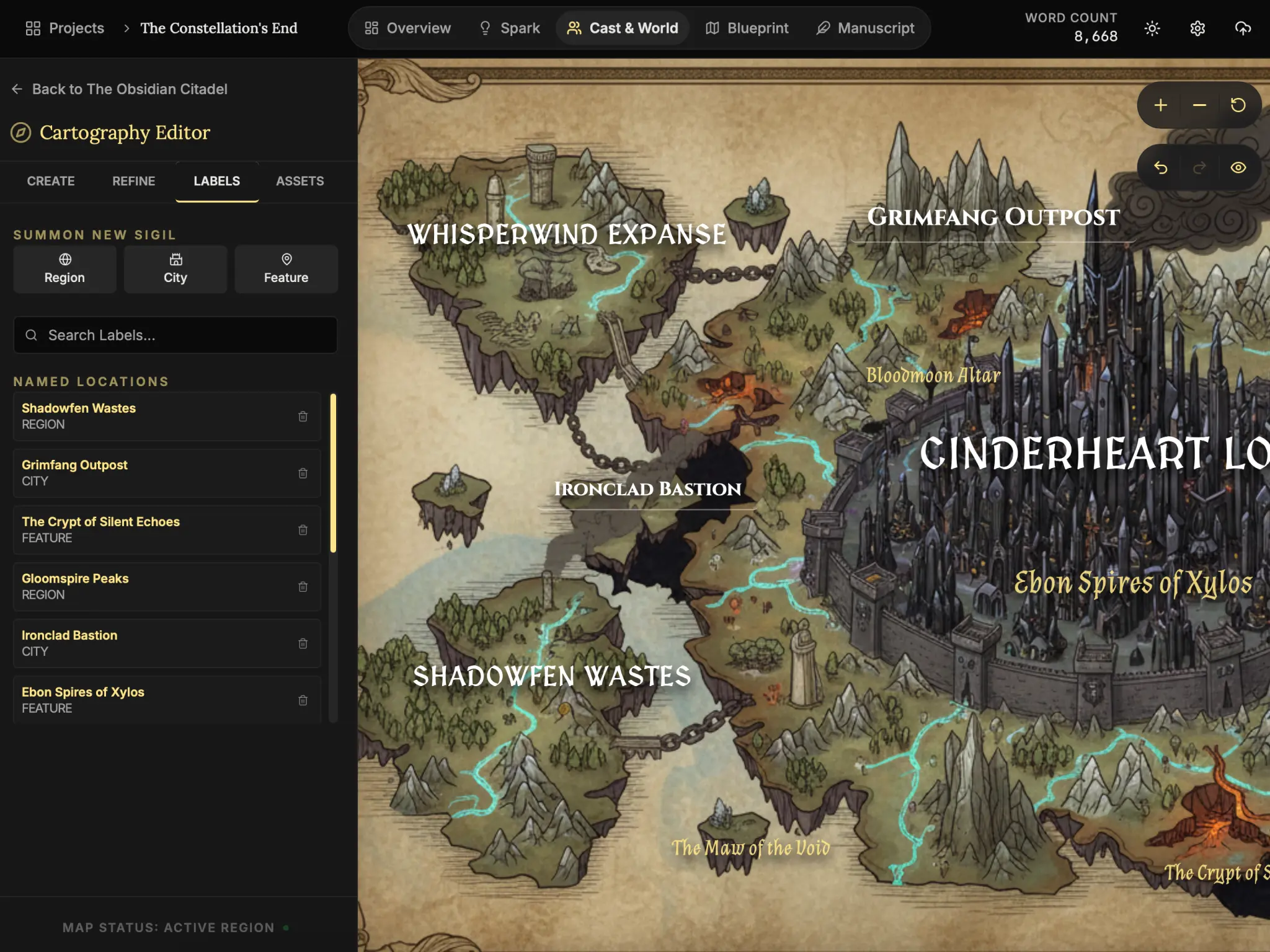Screen dimensions: 1270x952
Task: Open settings via the gear icon
Action: pyautogui.click(x=1197, y=29)
